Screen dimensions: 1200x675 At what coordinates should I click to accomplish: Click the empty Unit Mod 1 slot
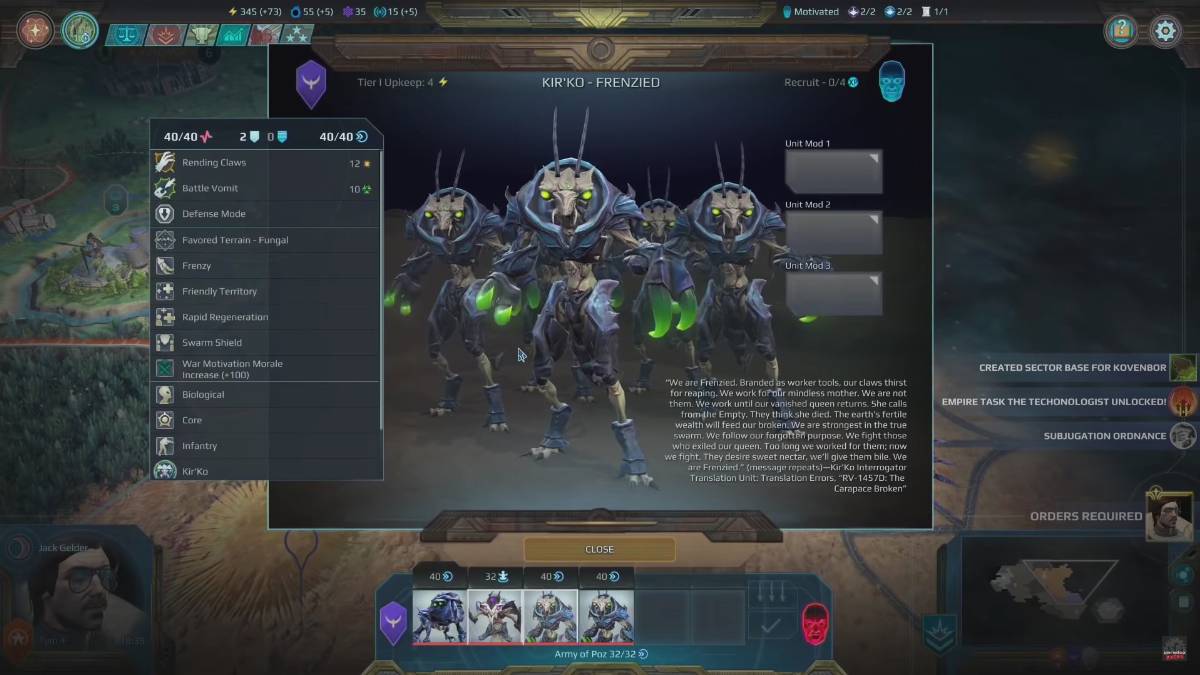(833, 171)
